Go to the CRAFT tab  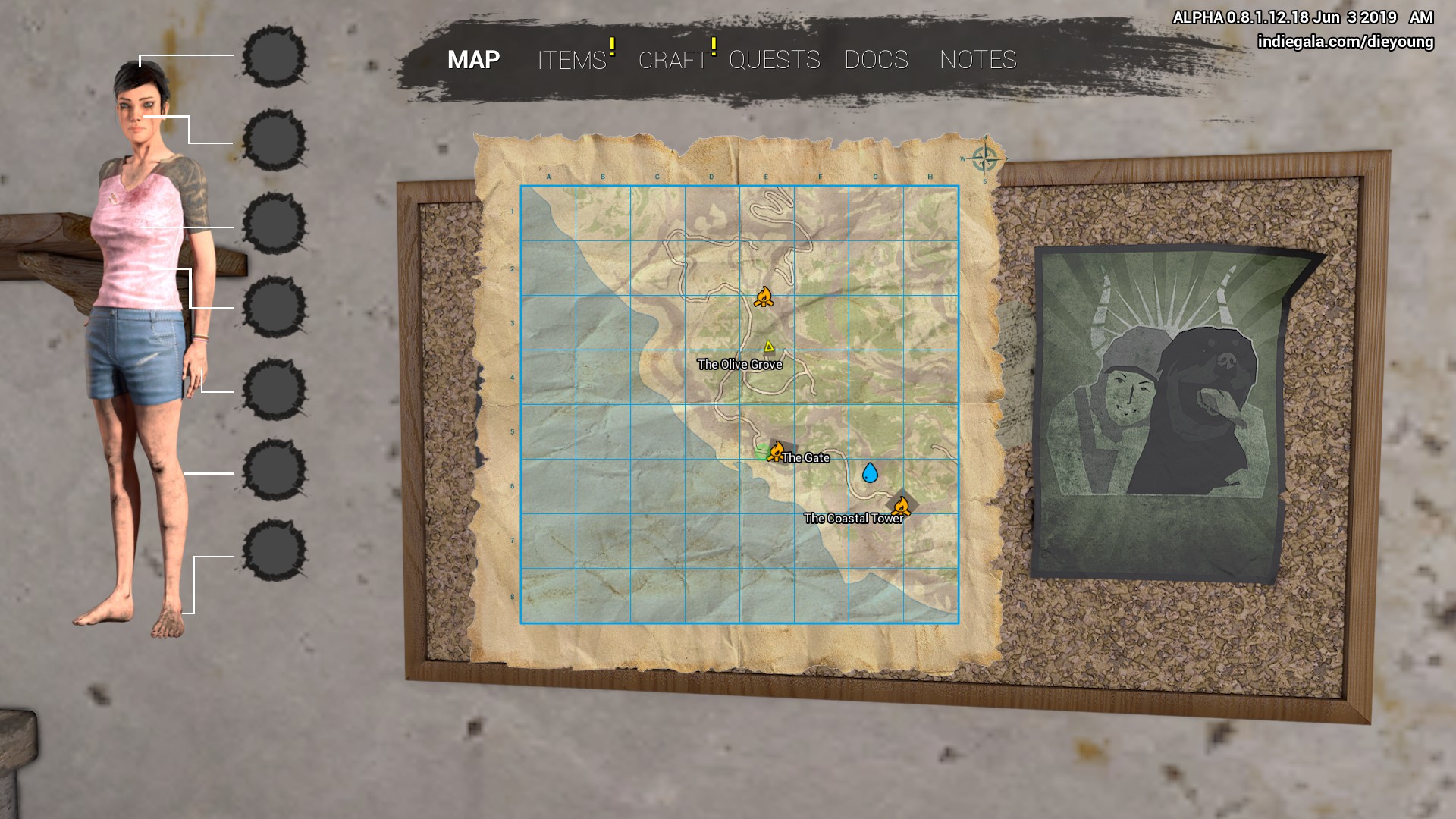click(x=673, y=60)
